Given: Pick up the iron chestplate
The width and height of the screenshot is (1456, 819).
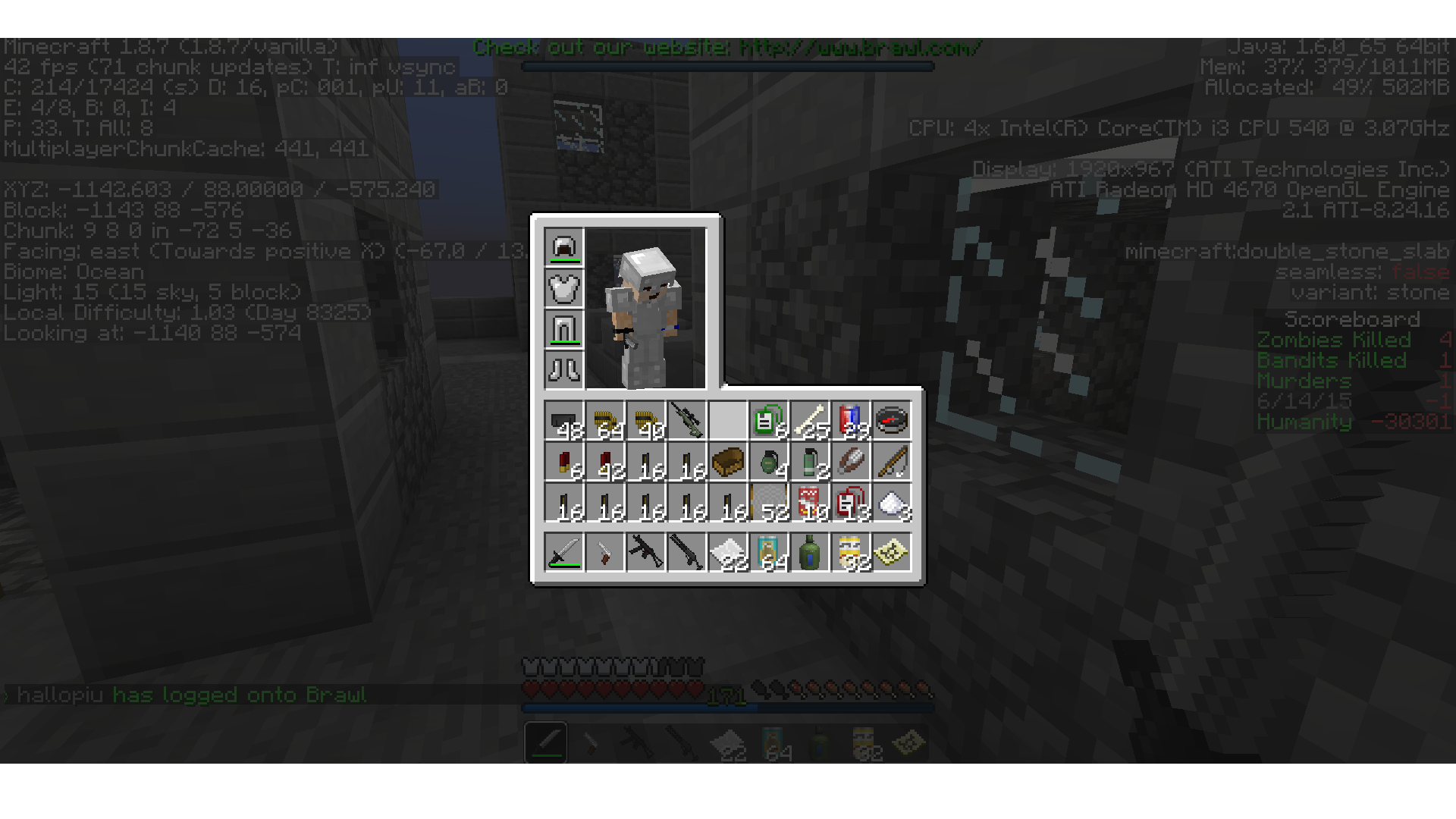Looking at the screenshot, I should (x=563, y=288).
